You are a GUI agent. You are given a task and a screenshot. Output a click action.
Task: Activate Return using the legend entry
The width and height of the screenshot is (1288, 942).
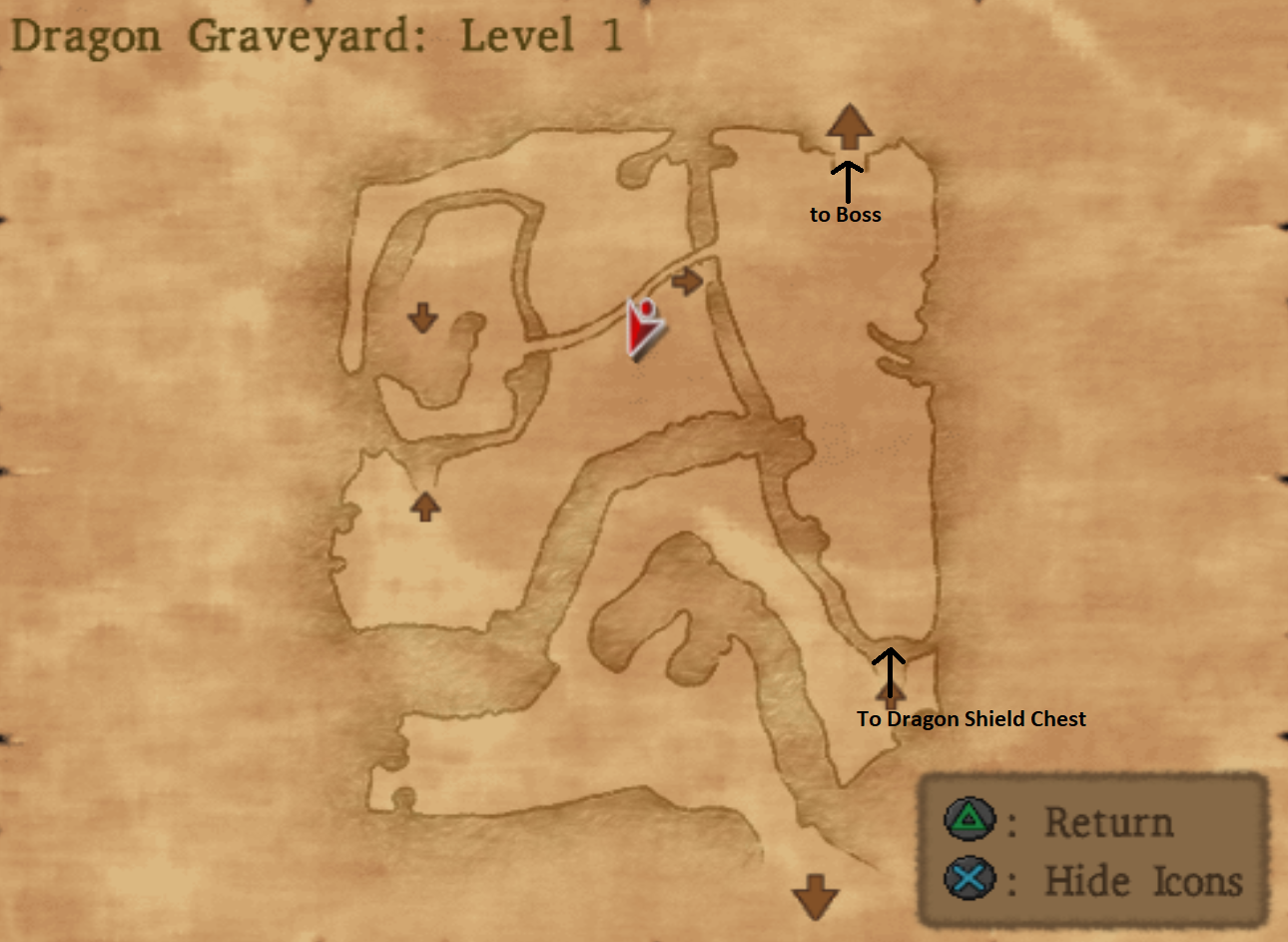pyautogui.click(x=1108, y=821)
